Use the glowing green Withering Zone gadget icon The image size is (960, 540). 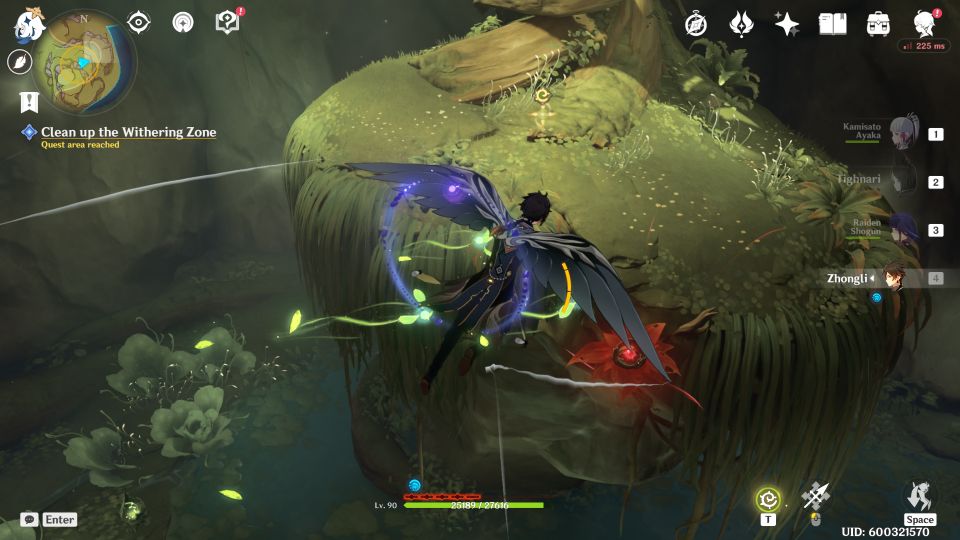[x=768, y=499]
